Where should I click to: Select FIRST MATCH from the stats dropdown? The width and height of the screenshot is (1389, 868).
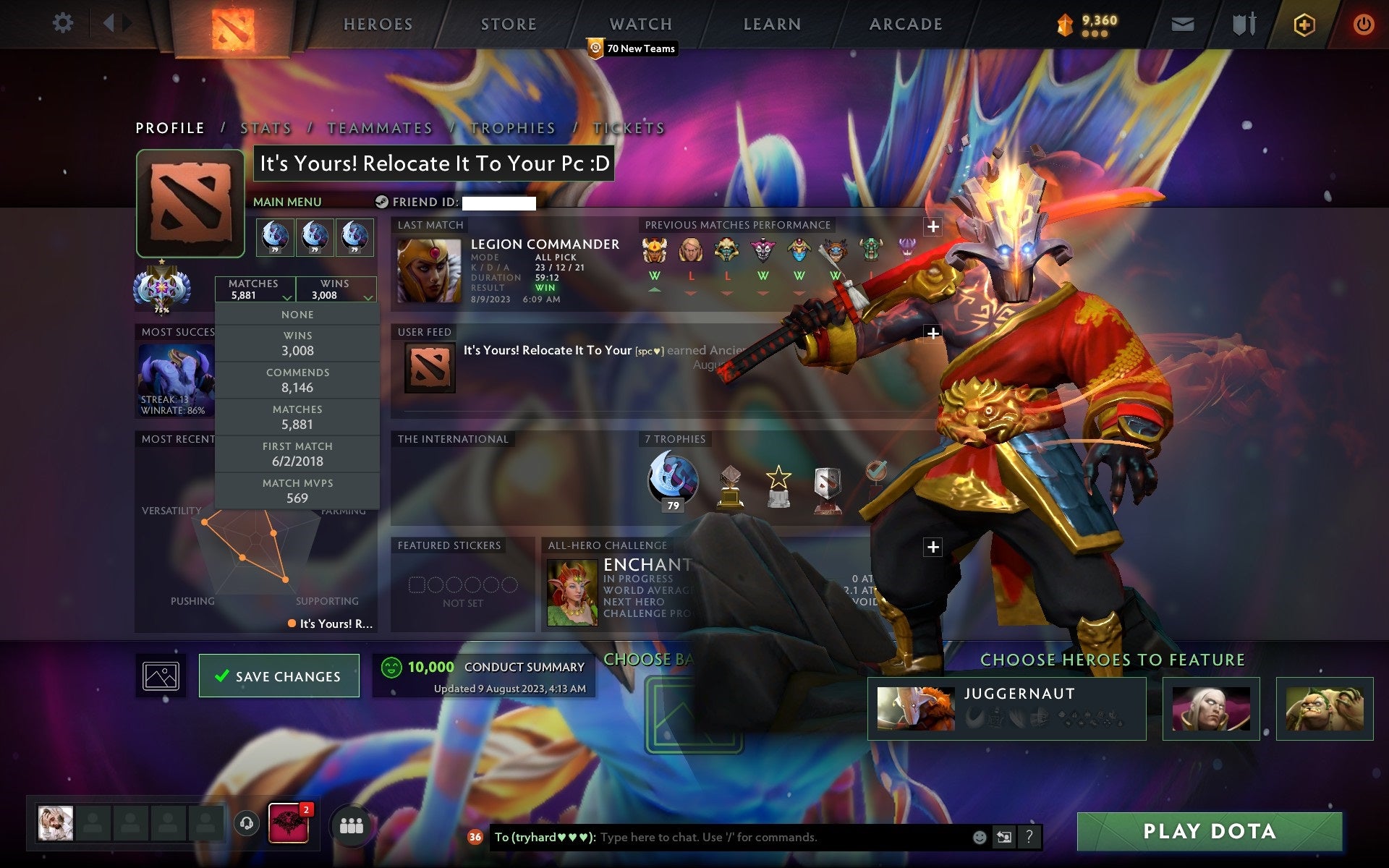point(298,454)
